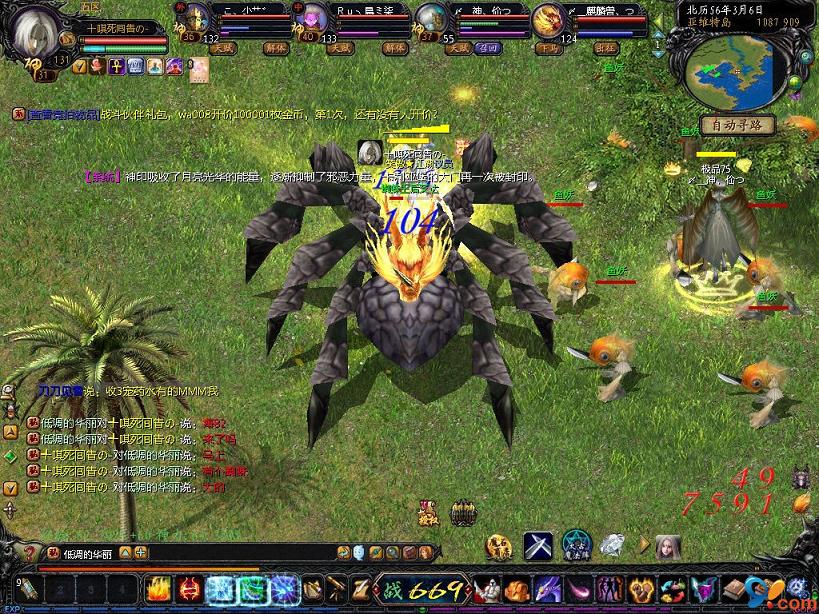Open the pentagram magic circle icon
Screen dimensions: 819x614
576,546
